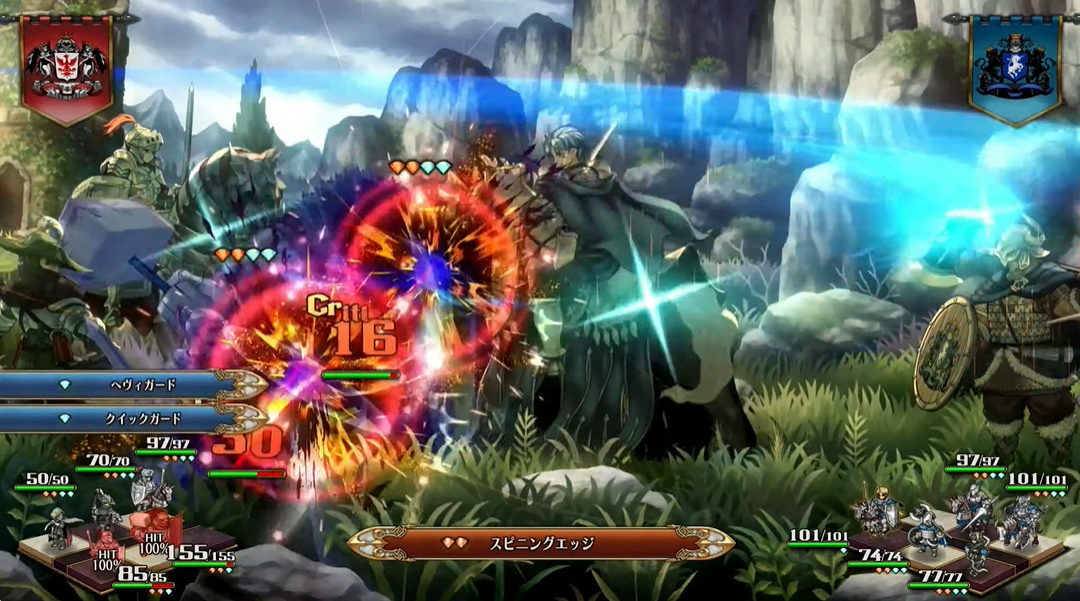
Task: Select the blue team formation grid
Action: pos(950,535)
